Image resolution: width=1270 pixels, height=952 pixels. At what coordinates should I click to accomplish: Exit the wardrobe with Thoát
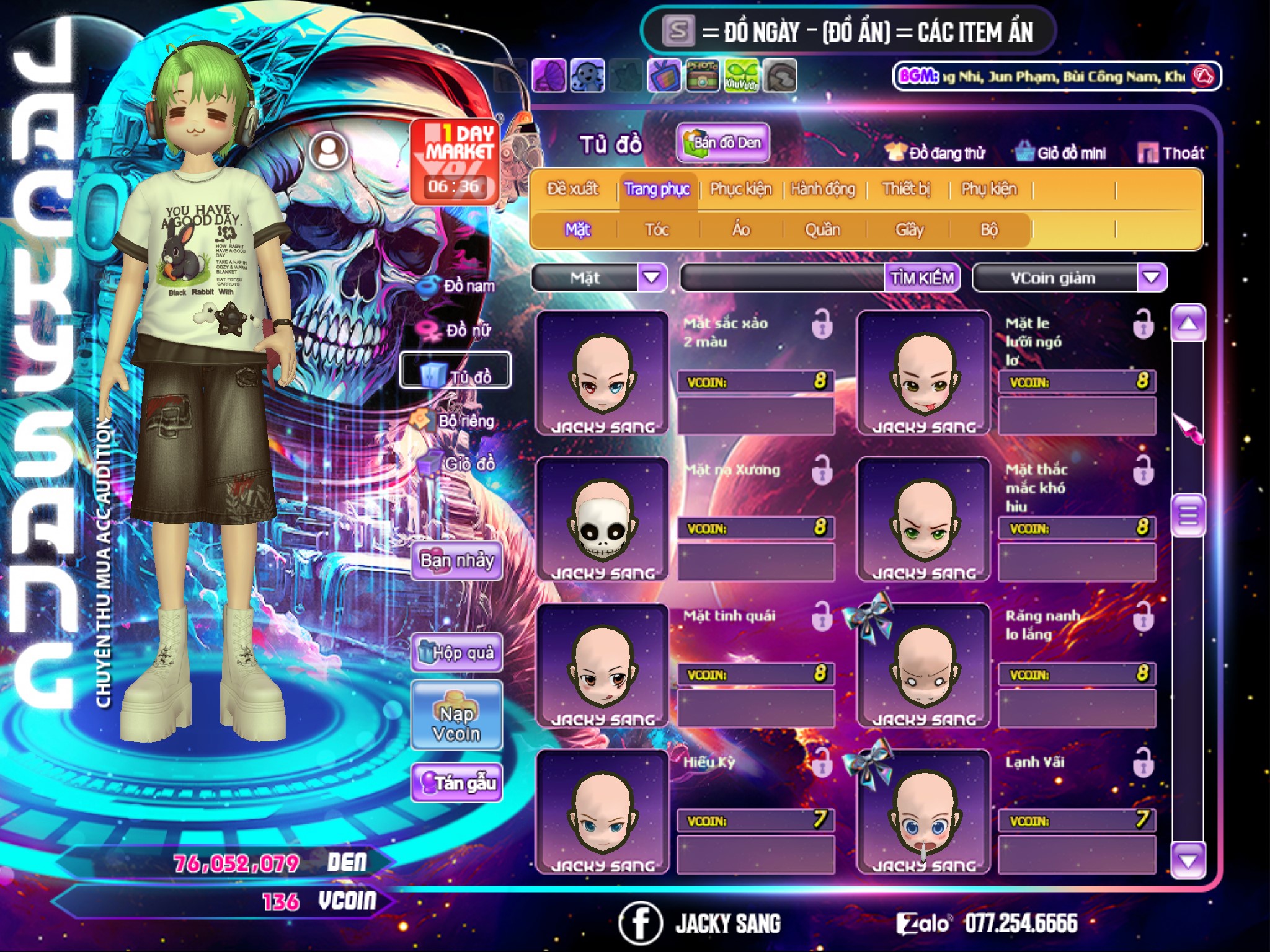pyautogui.click(x=1171, y=153)
